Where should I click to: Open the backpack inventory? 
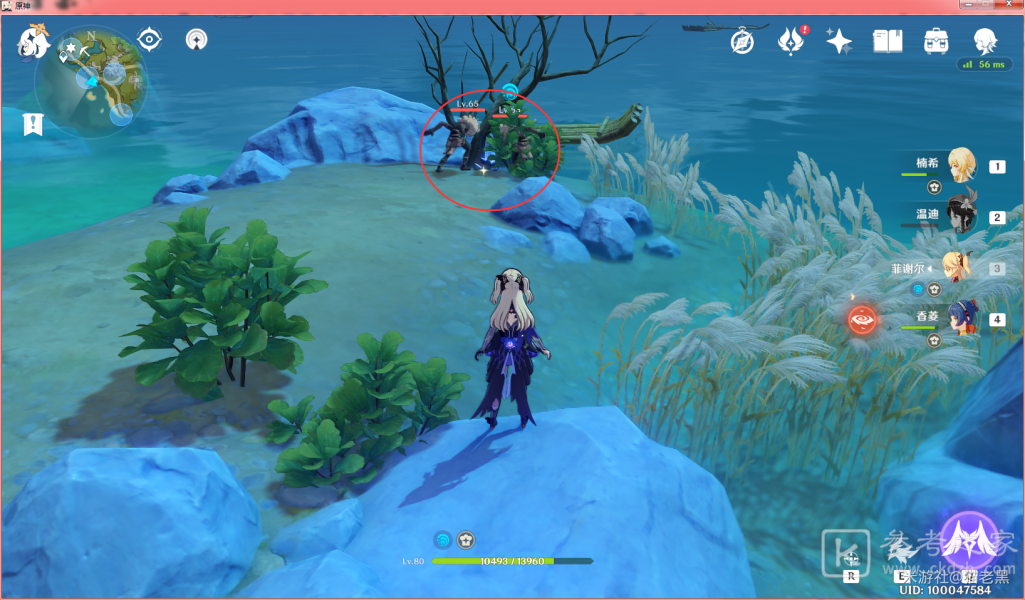(936, 41)
